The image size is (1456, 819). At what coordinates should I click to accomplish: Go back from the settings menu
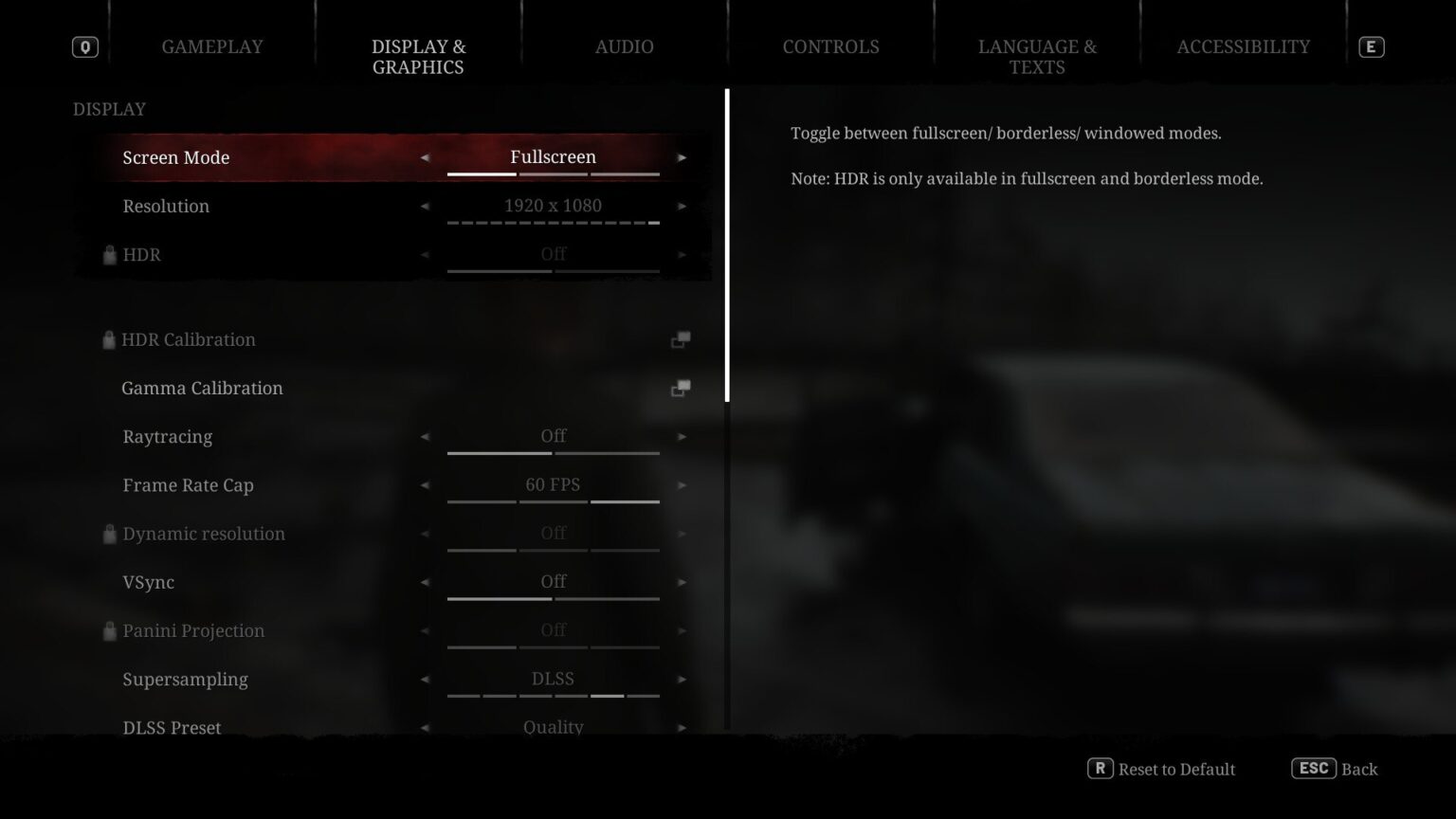point(1335,769)
